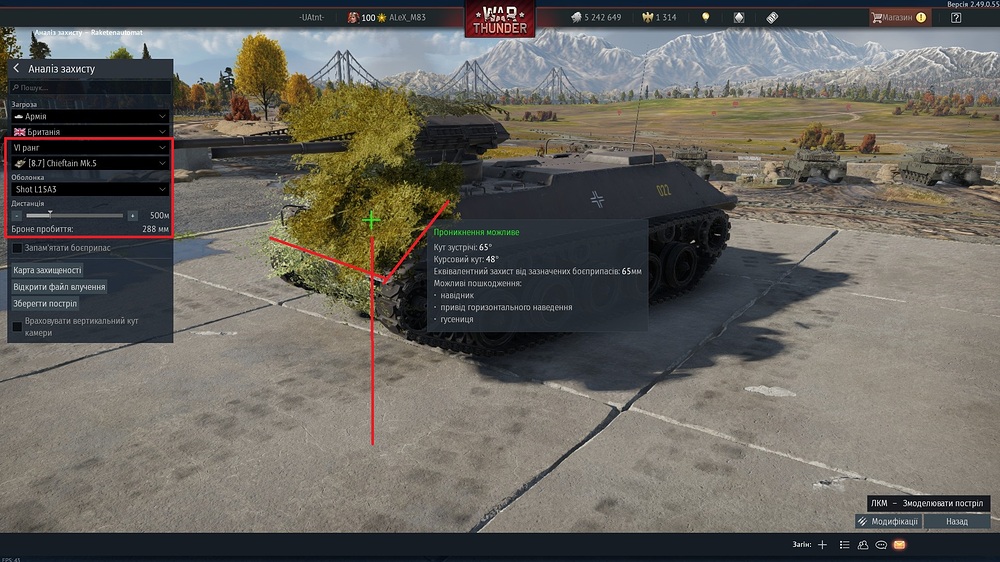The width and height of the screenshot is (1000, 562).
Task: Toggle Враховувати вертикальний кут камери checkbox
Action: tap(18, 326)
